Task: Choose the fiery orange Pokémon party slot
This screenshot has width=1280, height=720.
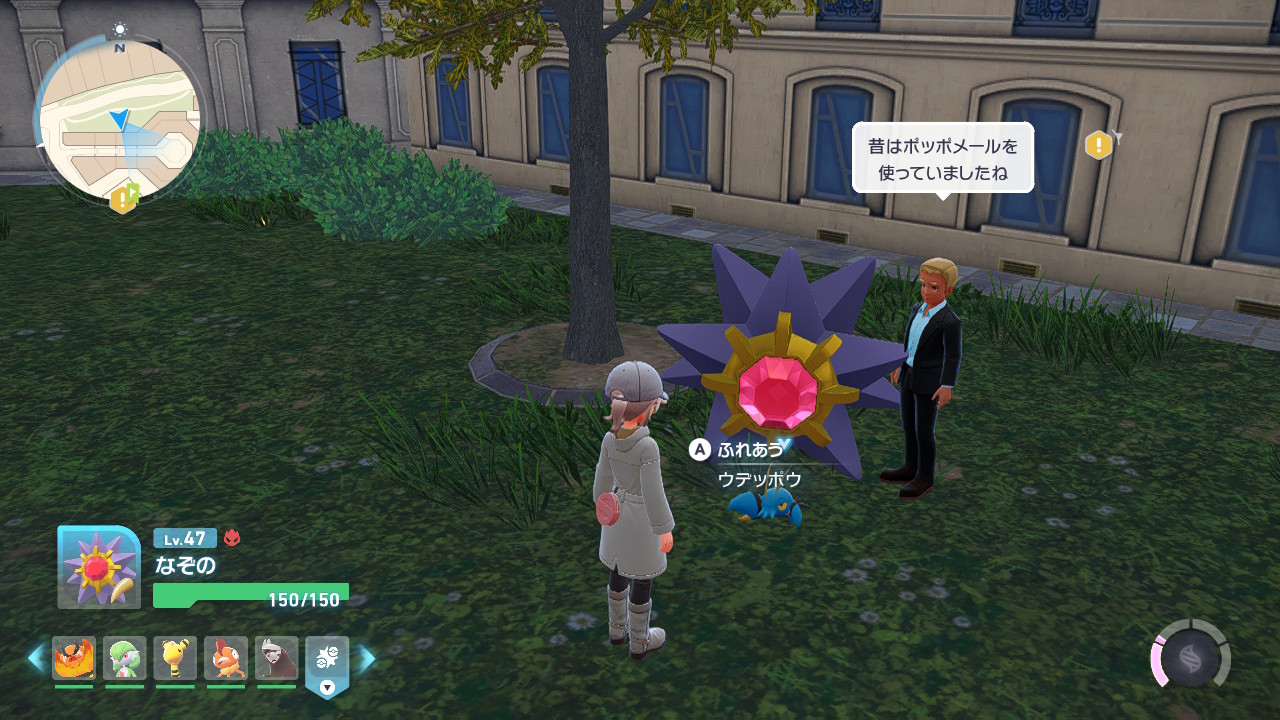Action: click(x=74, y=658)
